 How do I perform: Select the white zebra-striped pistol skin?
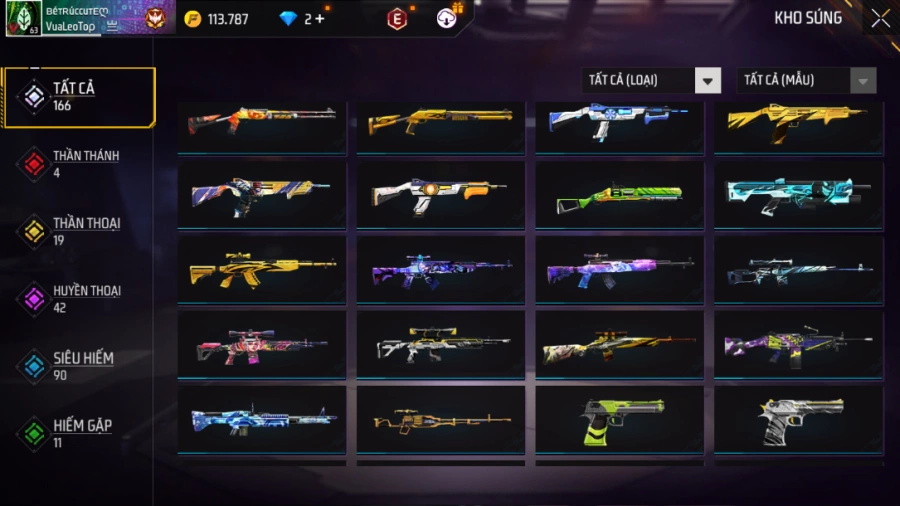pos(799,420)
